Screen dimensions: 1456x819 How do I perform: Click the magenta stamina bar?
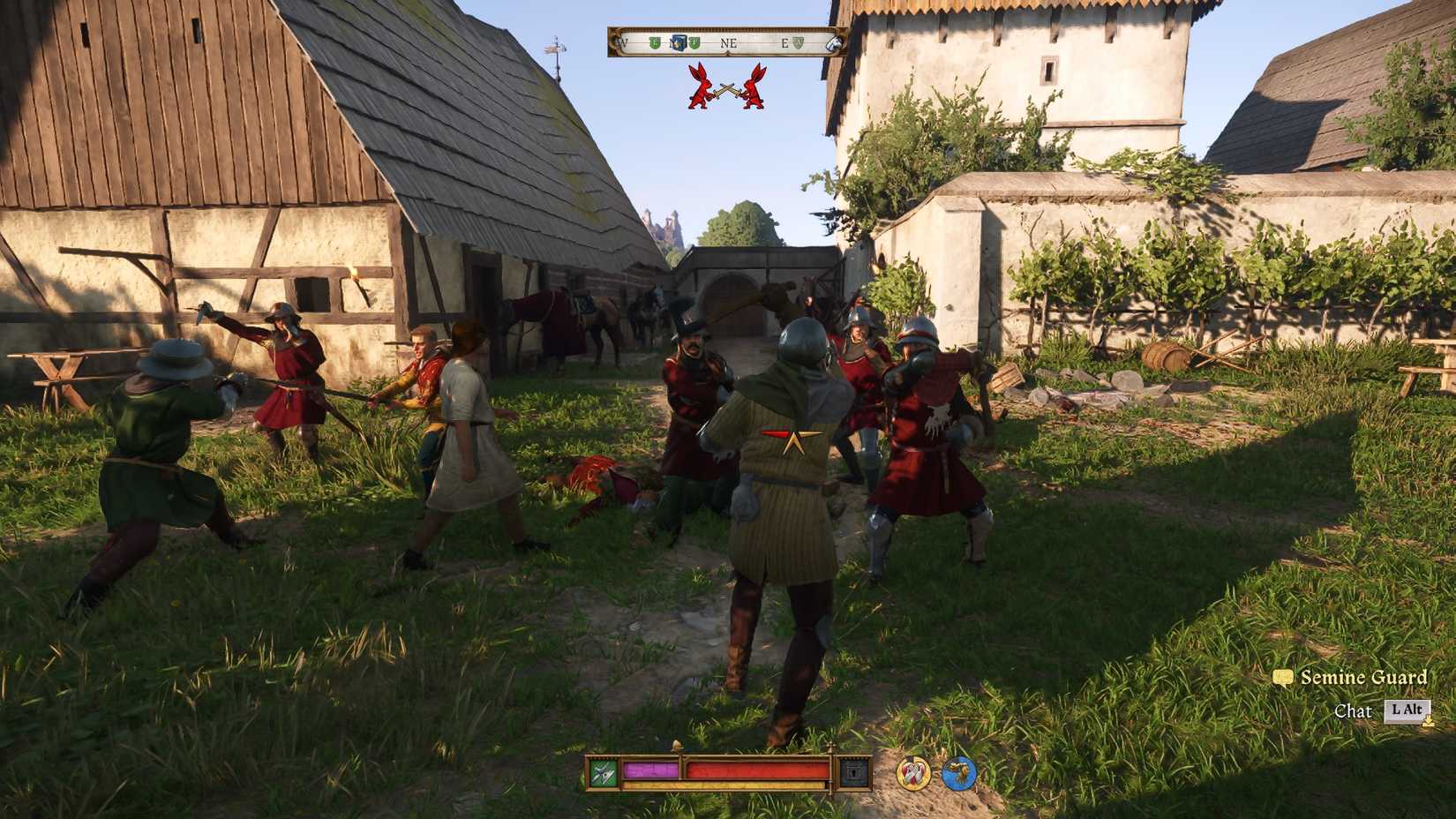point(650,770)
